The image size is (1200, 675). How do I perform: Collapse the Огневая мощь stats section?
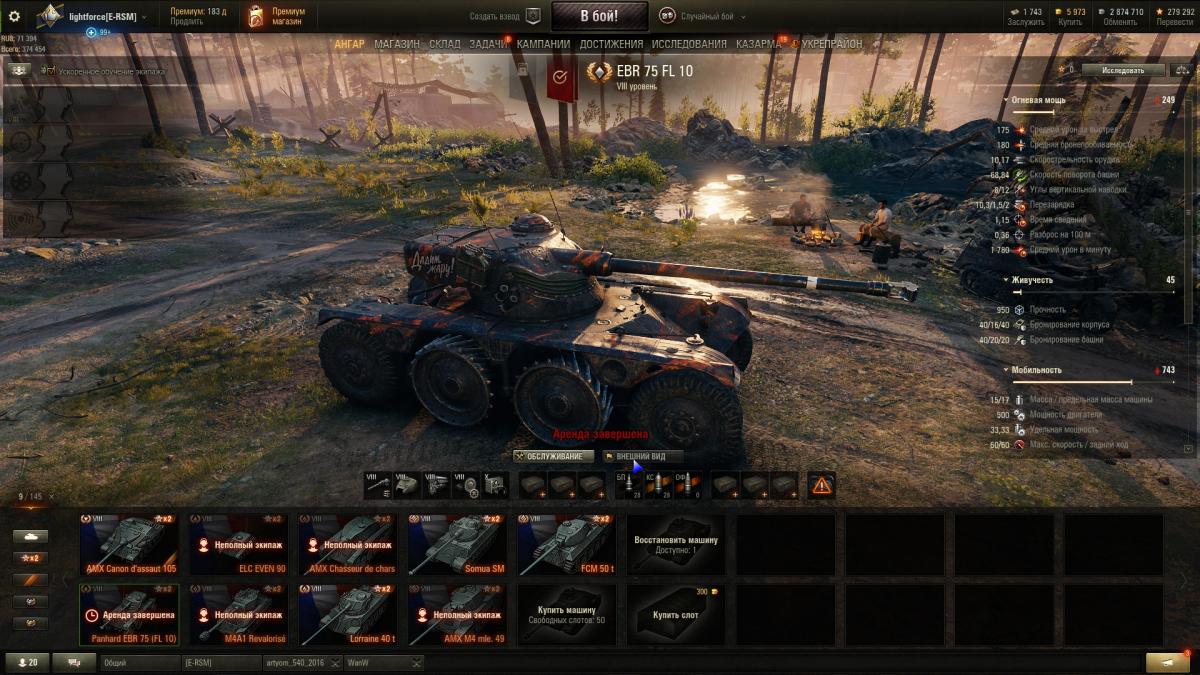(1007, 101)
